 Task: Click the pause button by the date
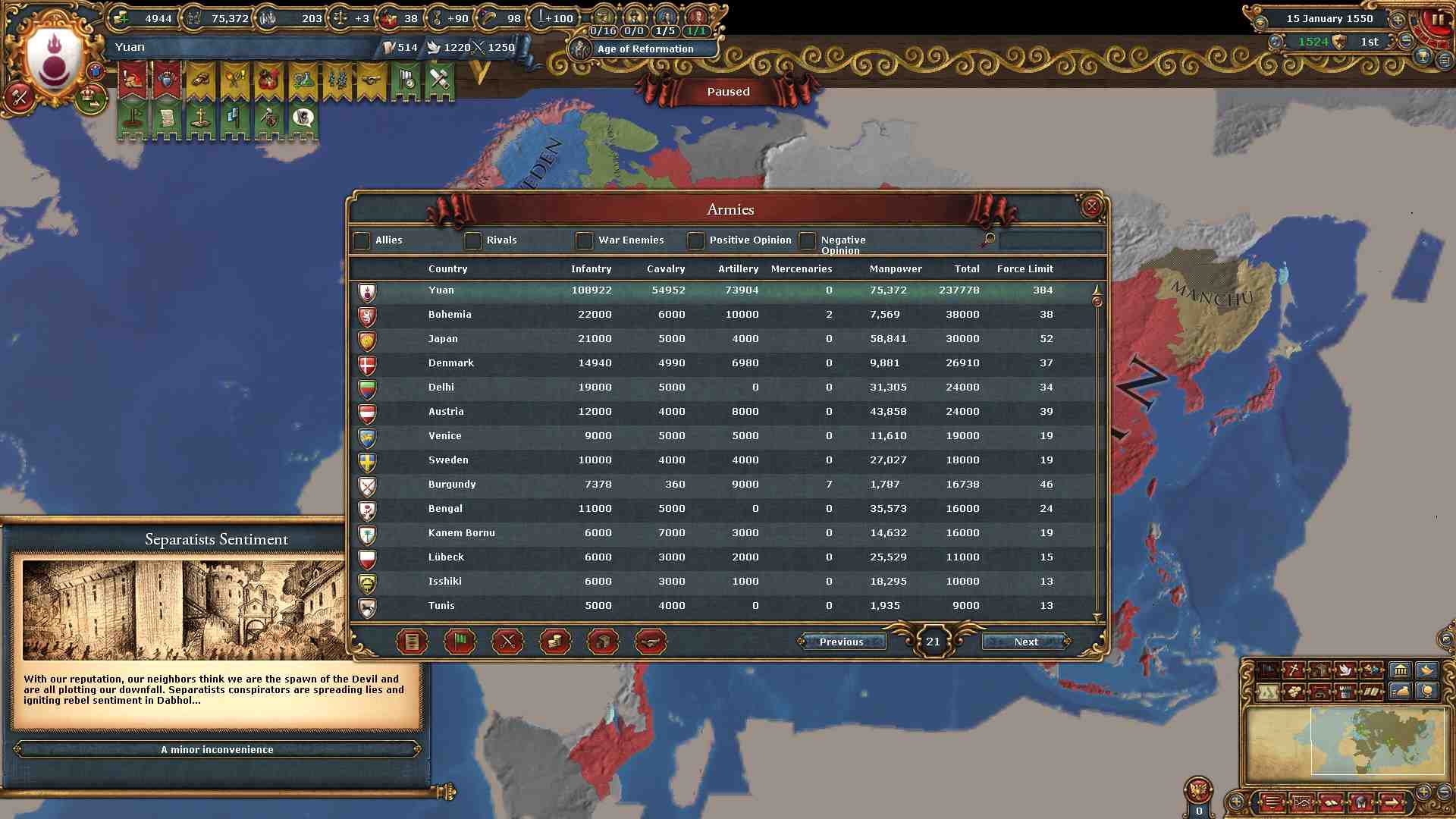coord(1437,20)
